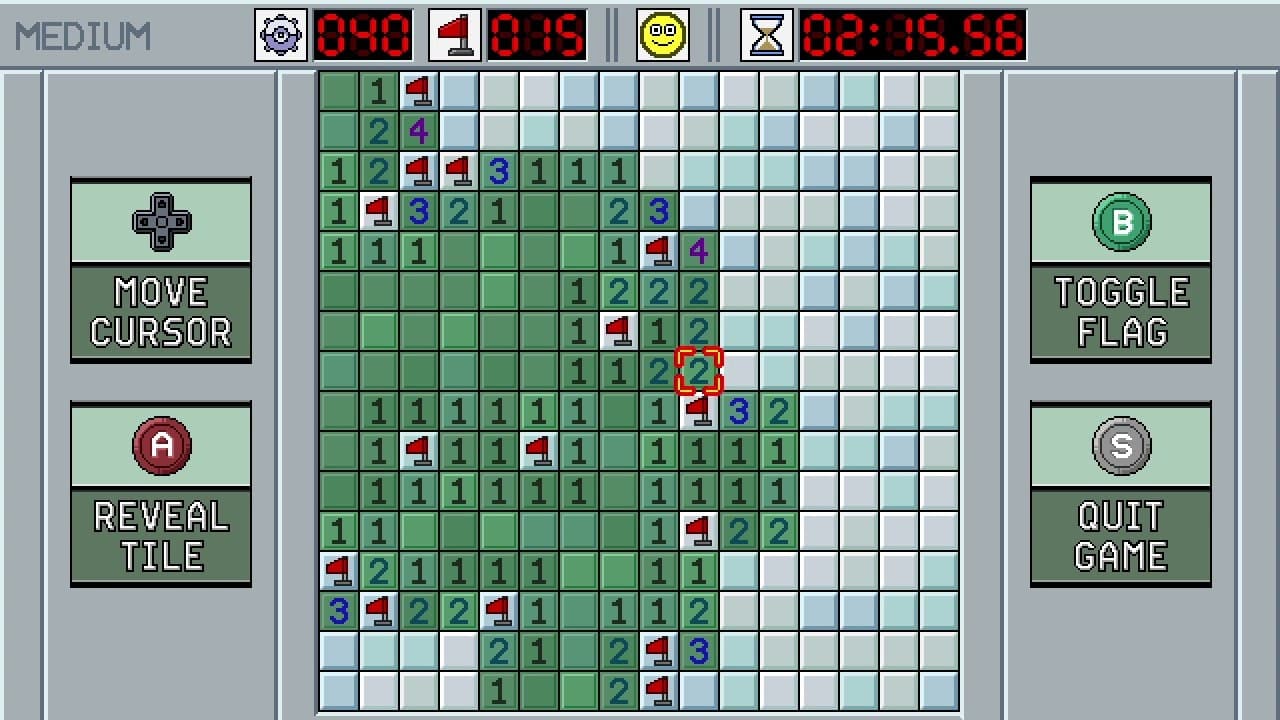Click the red flag counter icon

point(453,33)
